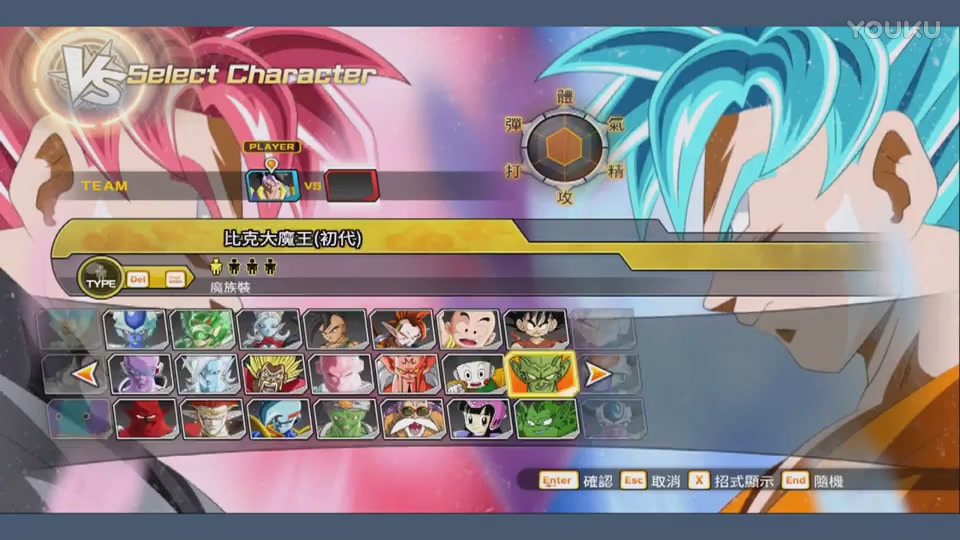Screen dimensions: 960x540
Task: Select Chiaotzu from the roster
Action: tap(472, 374)
